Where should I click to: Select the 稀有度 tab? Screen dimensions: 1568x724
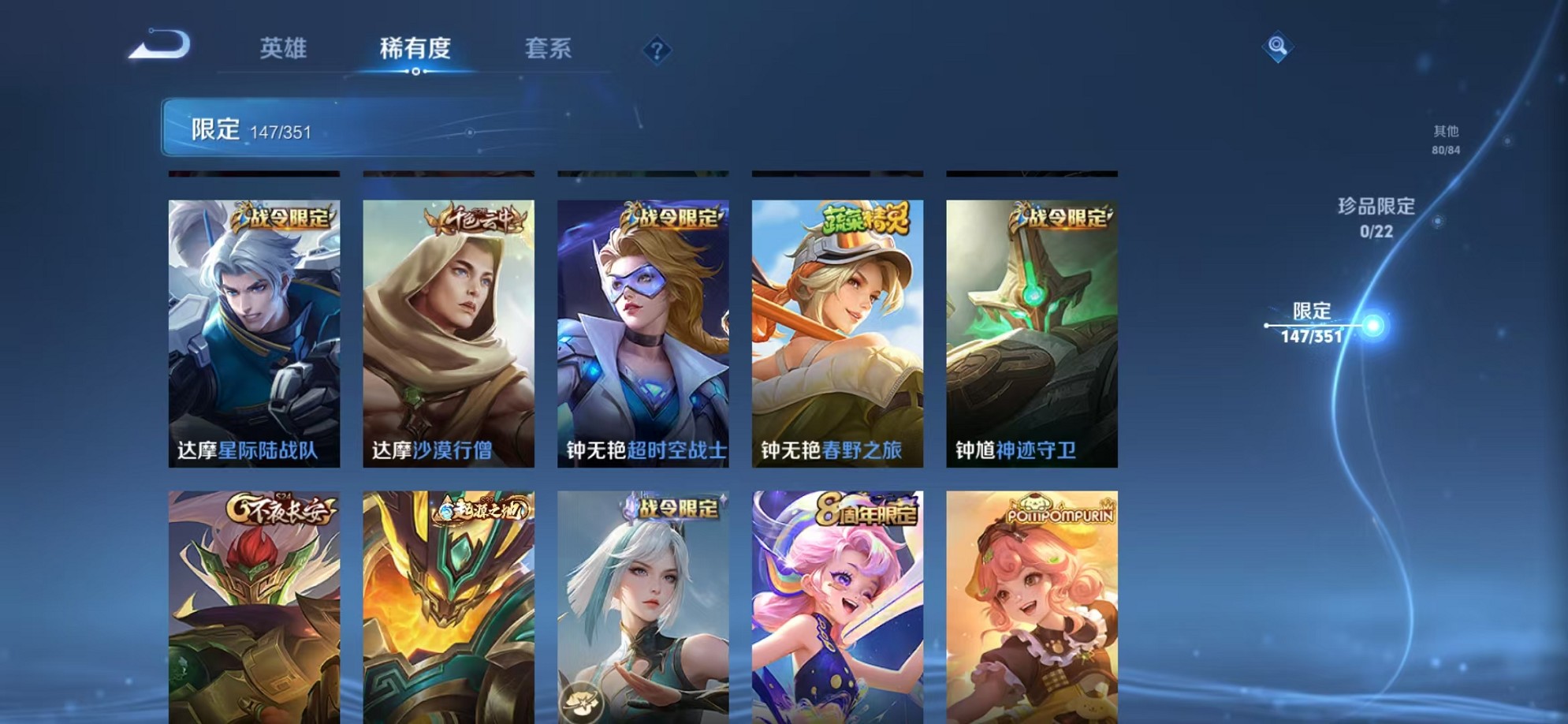click(416, 49)
